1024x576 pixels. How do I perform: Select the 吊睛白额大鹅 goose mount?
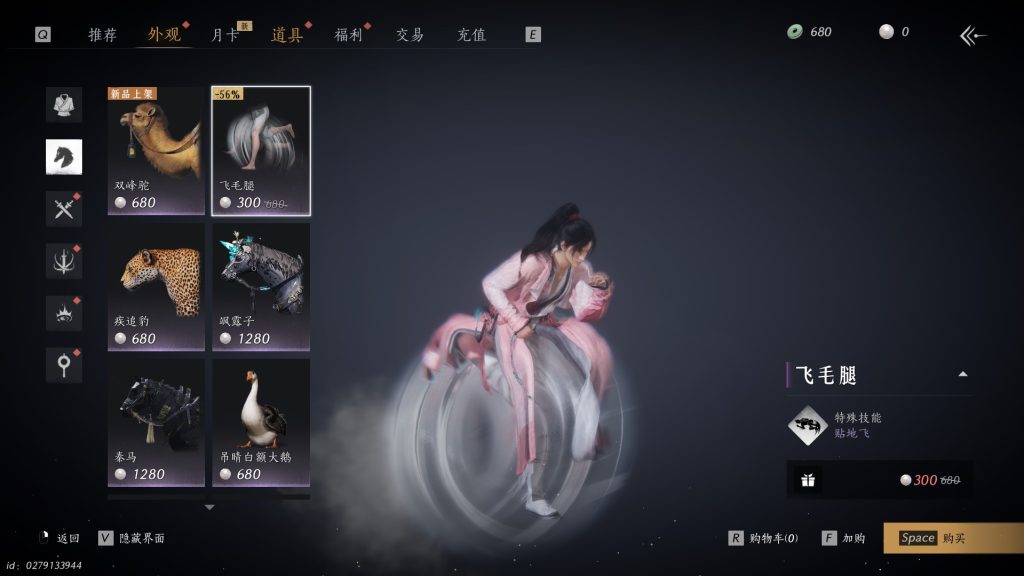pos(261,423)
